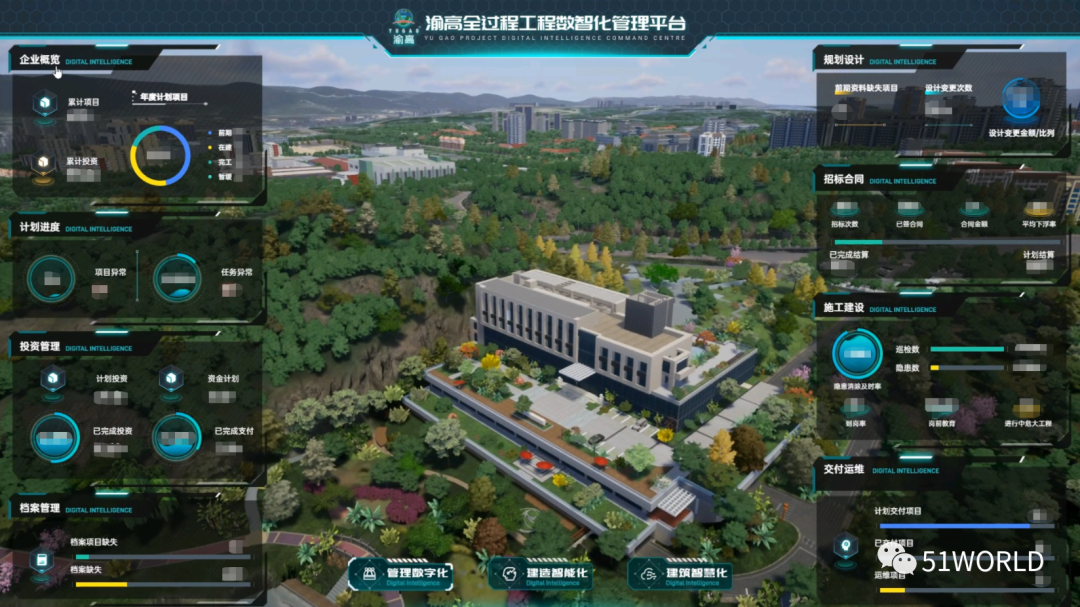Open the 施工建设 panel header
Image resolution: width=1080 pixels, height=607 pixels.
[x=843, y=308]
